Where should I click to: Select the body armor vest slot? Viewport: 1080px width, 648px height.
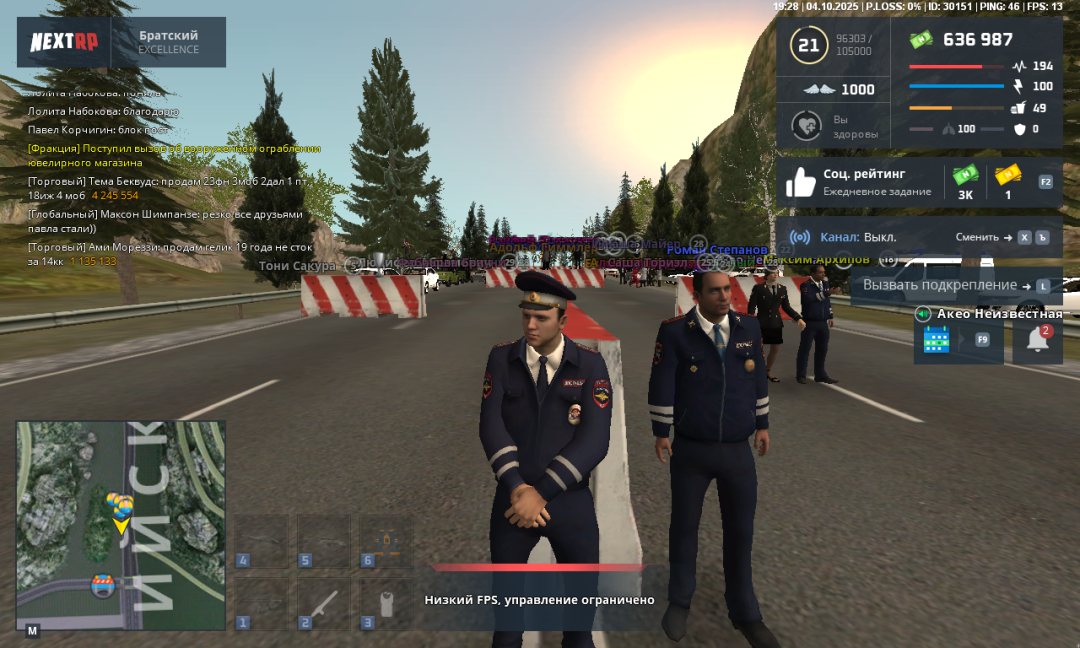[387, 603]
